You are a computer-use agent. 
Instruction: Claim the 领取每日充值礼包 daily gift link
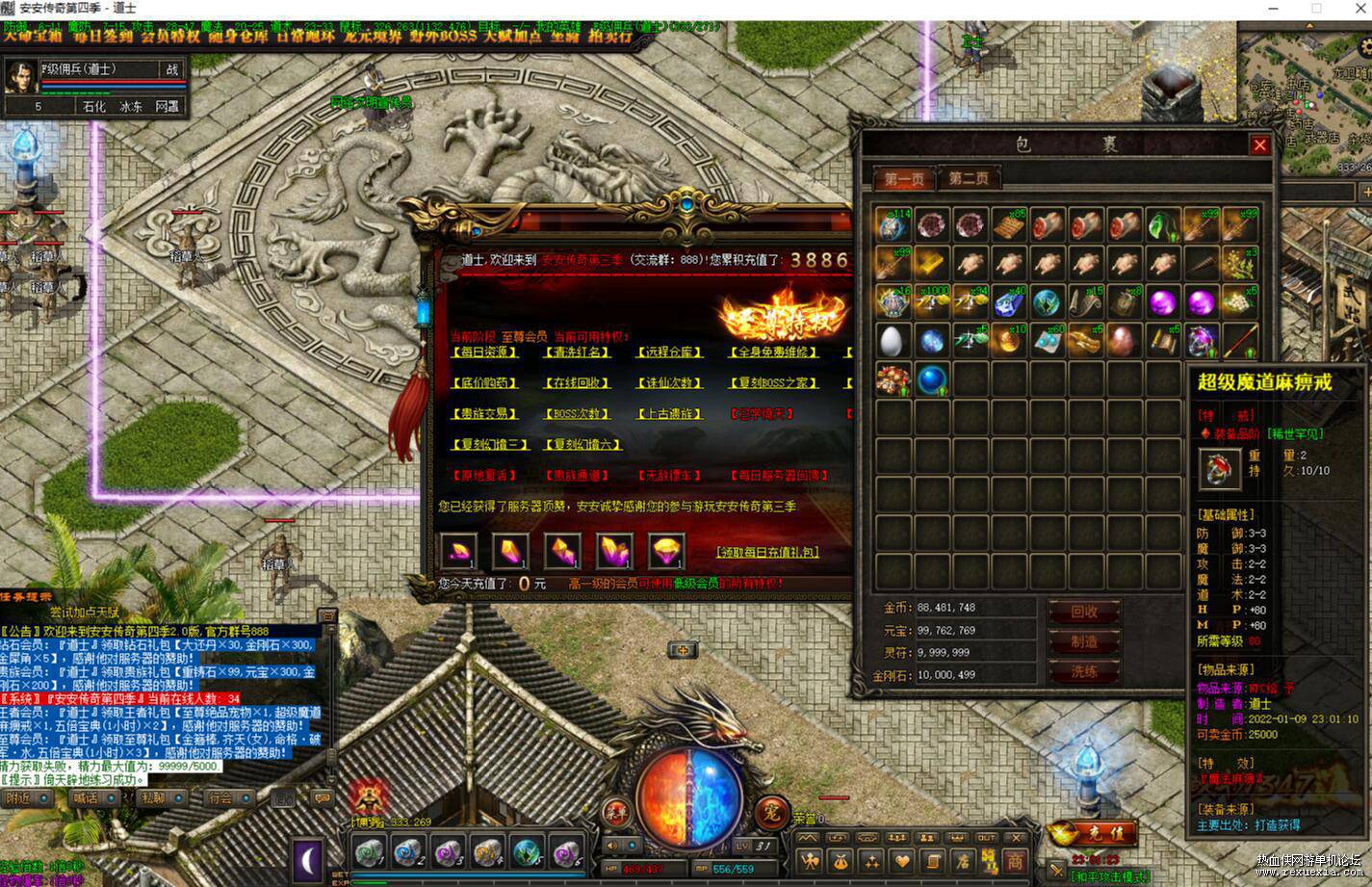(767, 552)
